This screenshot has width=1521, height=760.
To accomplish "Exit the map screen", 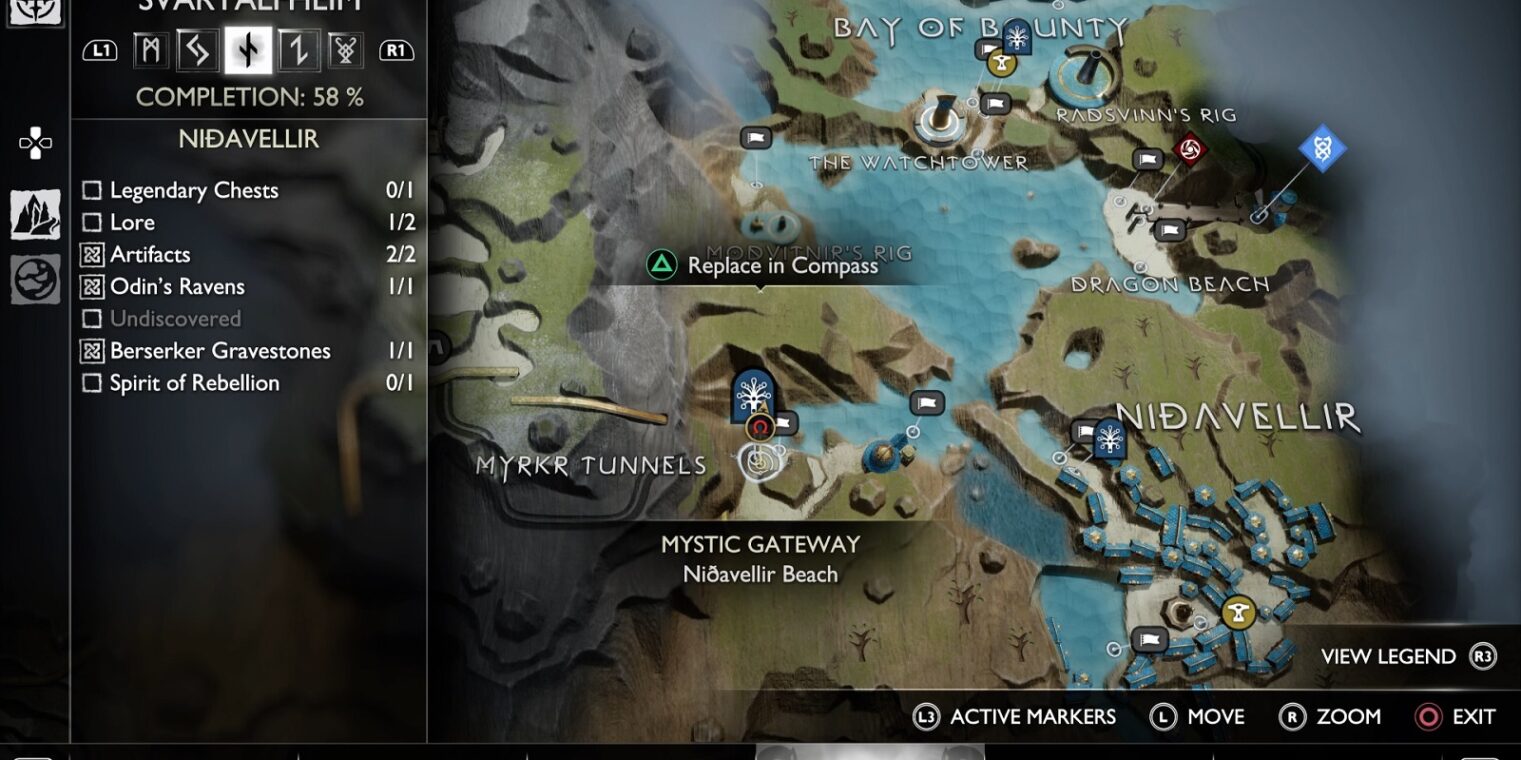I will [1455, 717].
